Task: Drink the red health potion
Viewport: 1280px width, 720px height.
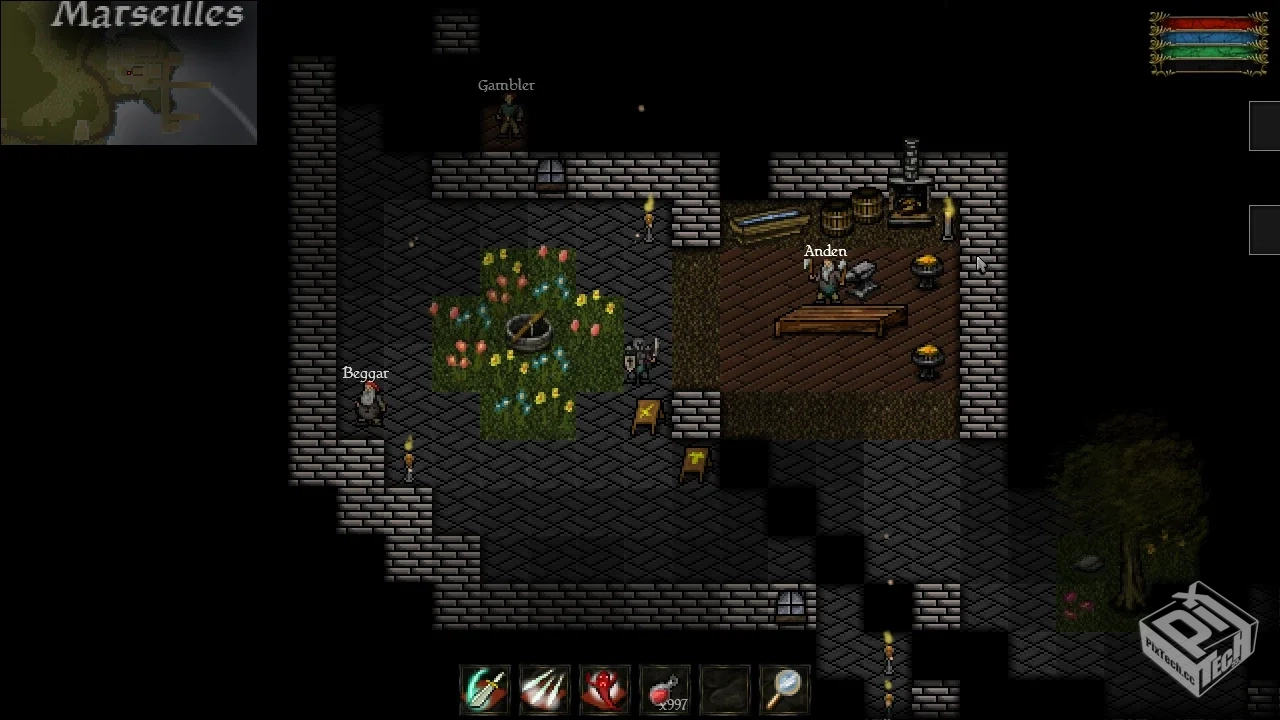Action: pos(665,690)
